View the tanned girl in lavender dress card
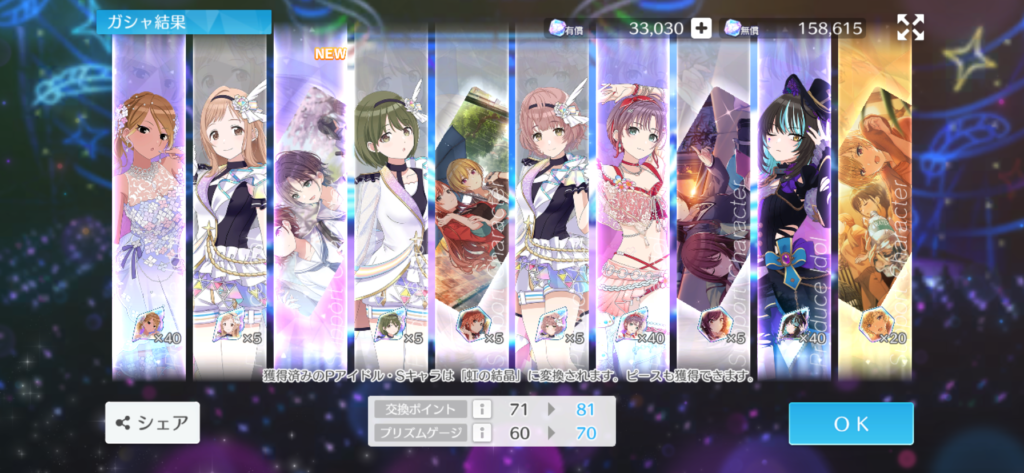Image resolution: width=1024 pixels, height=473 pixels. tap(148, 200)
